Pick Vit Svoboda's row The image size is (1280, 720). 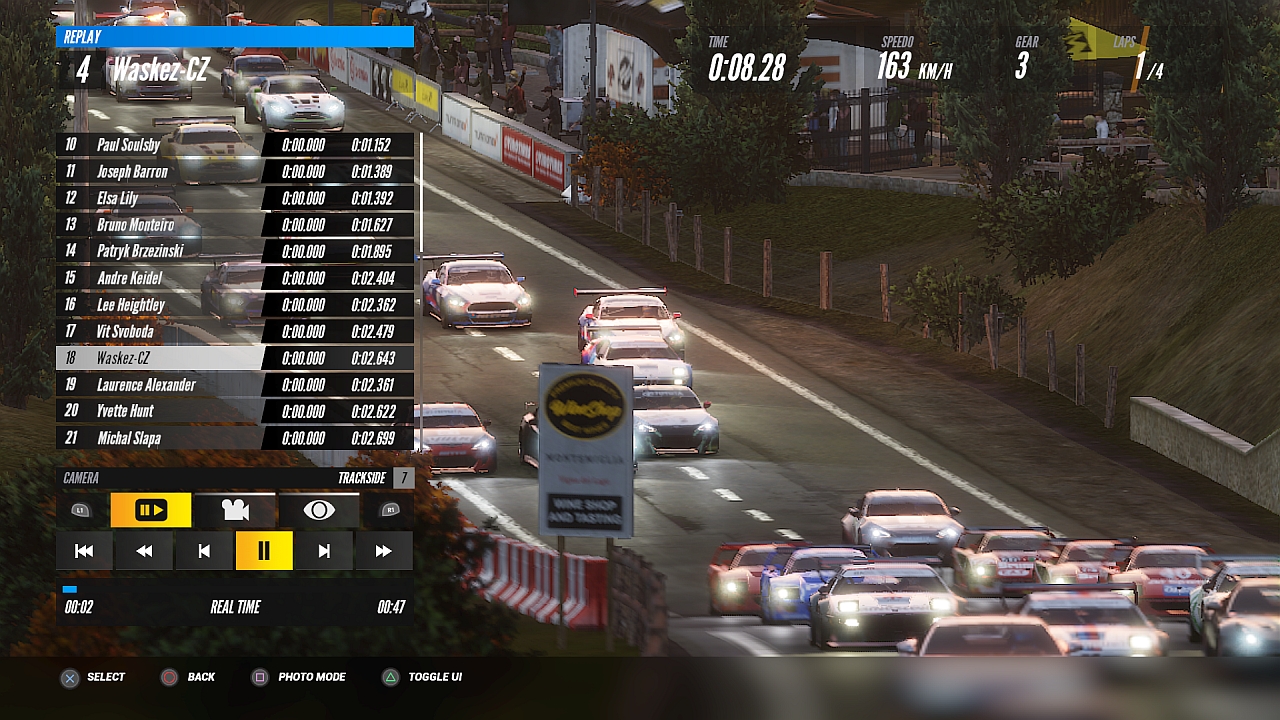[160, 331]
